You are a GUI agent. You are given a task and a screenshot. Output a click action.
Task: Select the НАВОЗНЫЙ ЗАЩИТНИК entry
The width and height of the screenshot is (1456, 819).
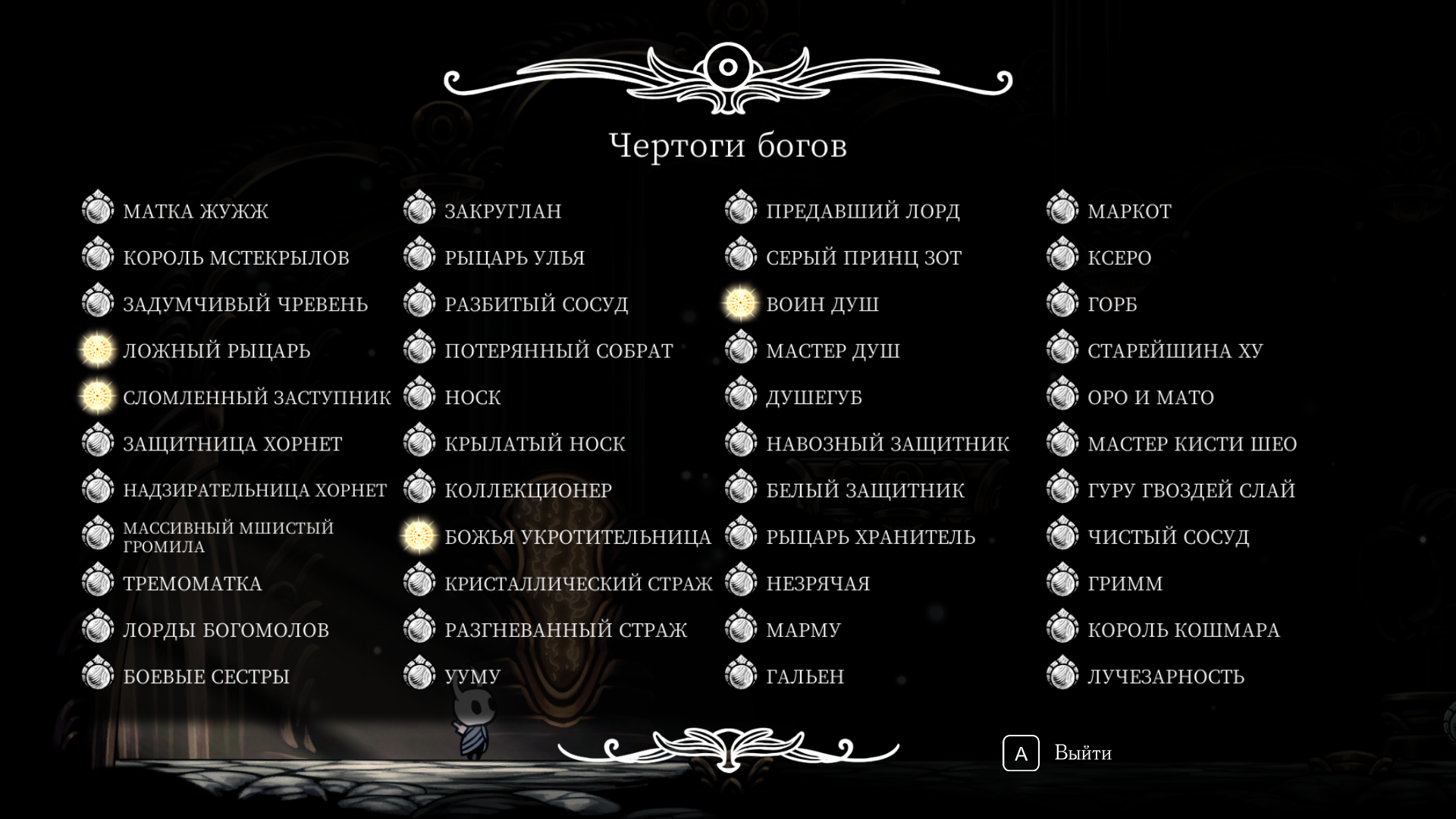click(887, 444)
